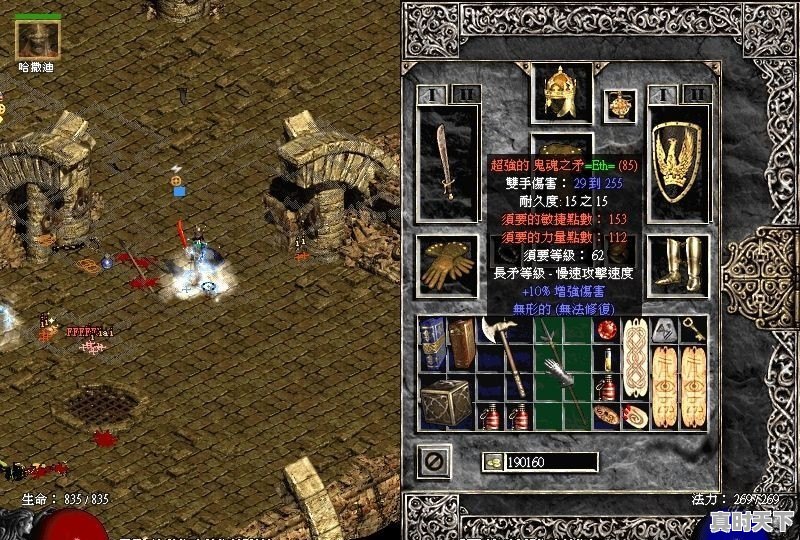Click the gold coins button
This screenshot has height=540, width=800.
(x=494, y=461)
